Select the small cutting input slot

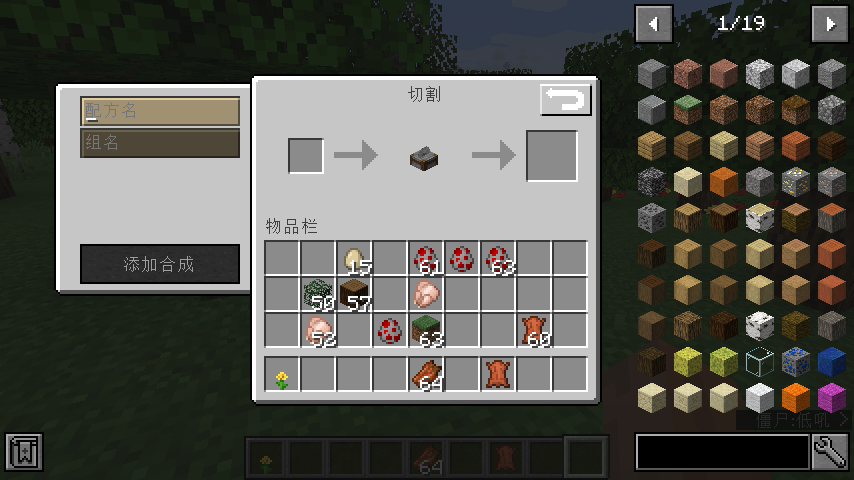306,156
